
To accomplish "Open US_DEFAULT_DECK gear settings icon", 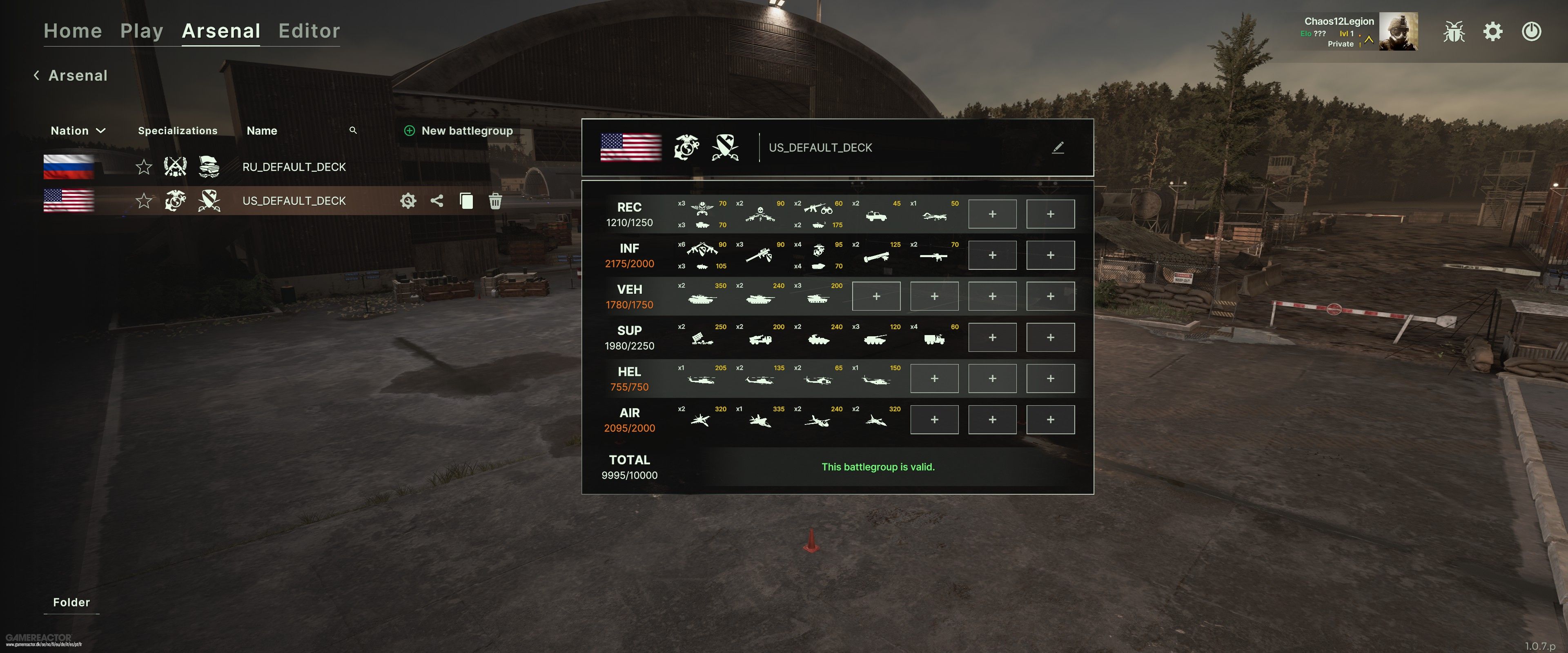I will (408, 201).
